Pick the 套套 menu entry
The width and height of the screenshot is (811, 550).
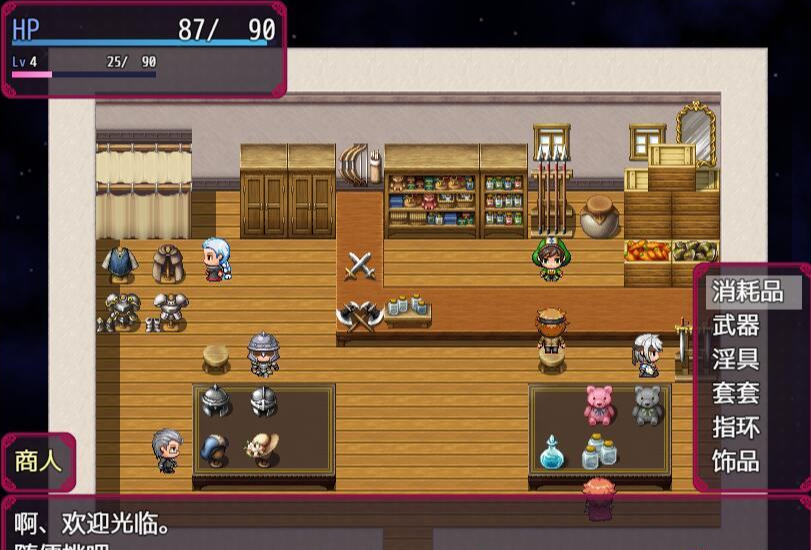[x=736, y=393]
